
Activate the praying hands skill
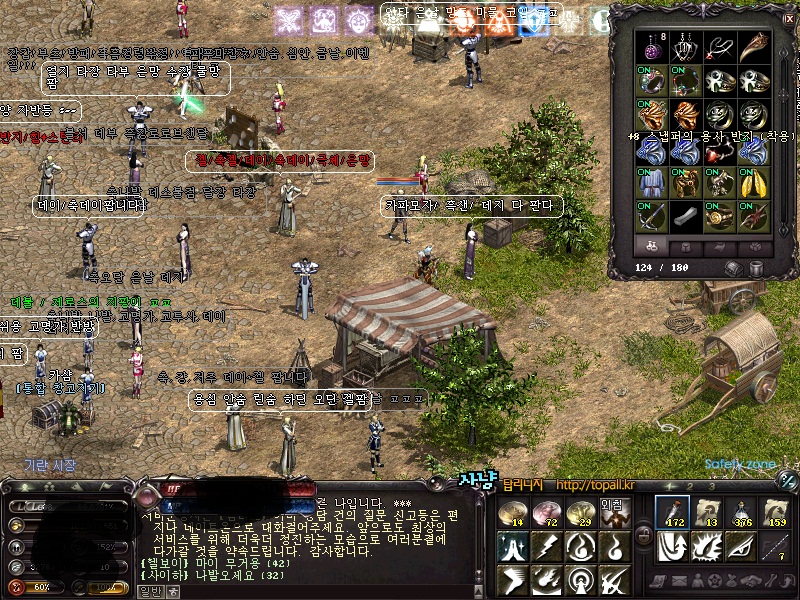click(x=514, y=546)
